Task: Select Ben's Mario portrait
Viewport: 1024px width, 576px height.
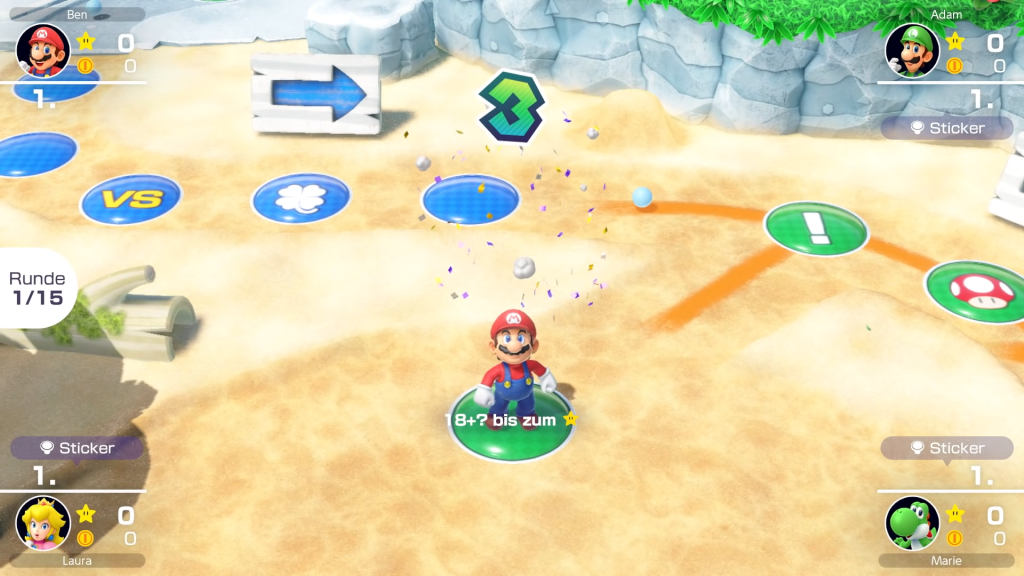Action: click(43, 50)
